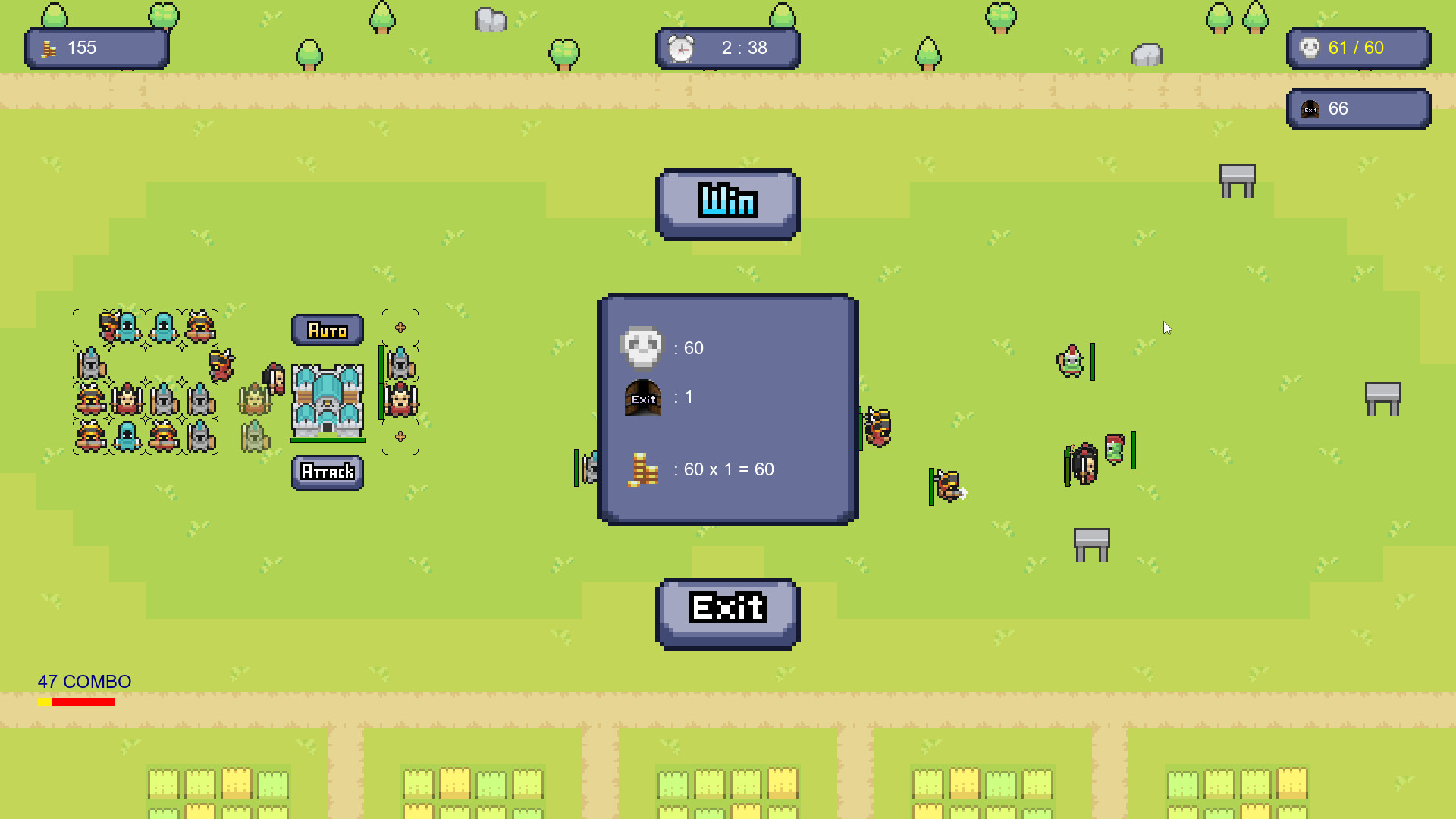This screenshot has height=819, width=1456.
Task: Click the skull icon in the results panel
Action: [643, 347]
